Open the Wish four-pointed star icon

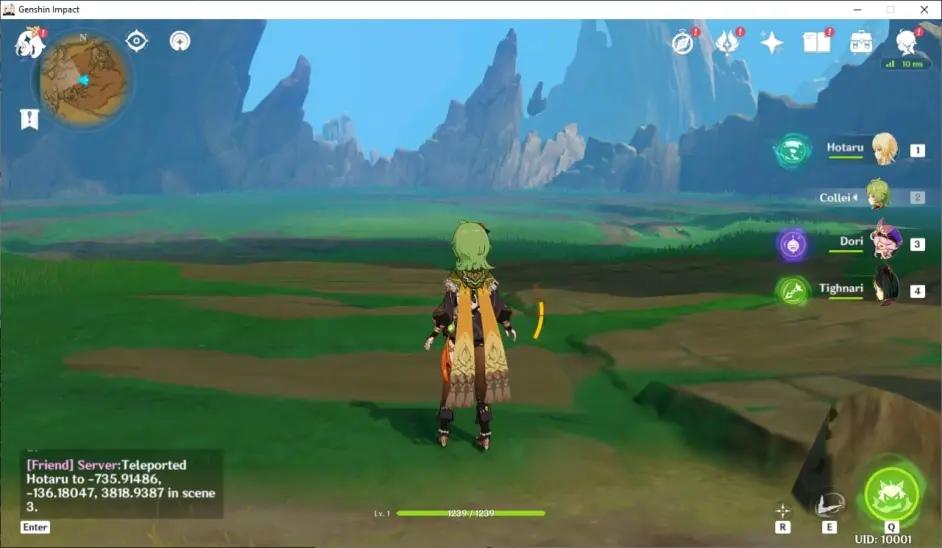pyautogui.click(x=772, y=42)
